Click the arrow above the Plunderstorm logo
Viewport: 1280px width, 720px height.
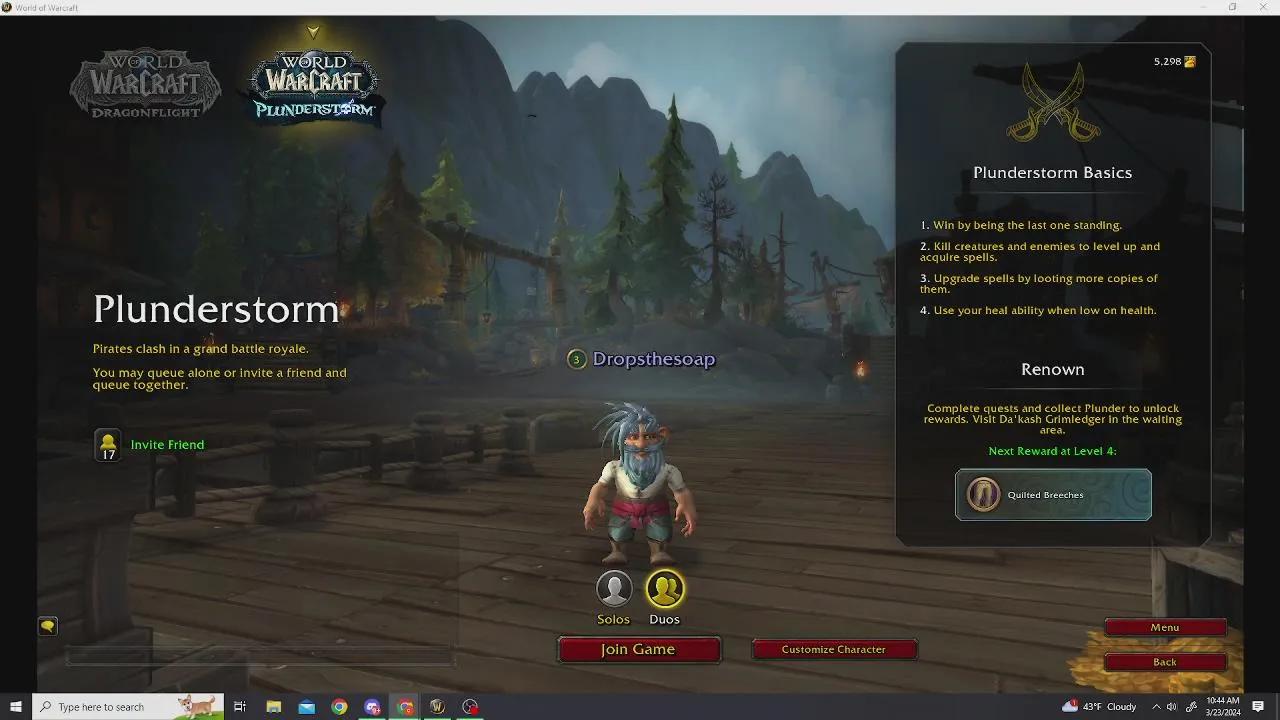[312, 31]
